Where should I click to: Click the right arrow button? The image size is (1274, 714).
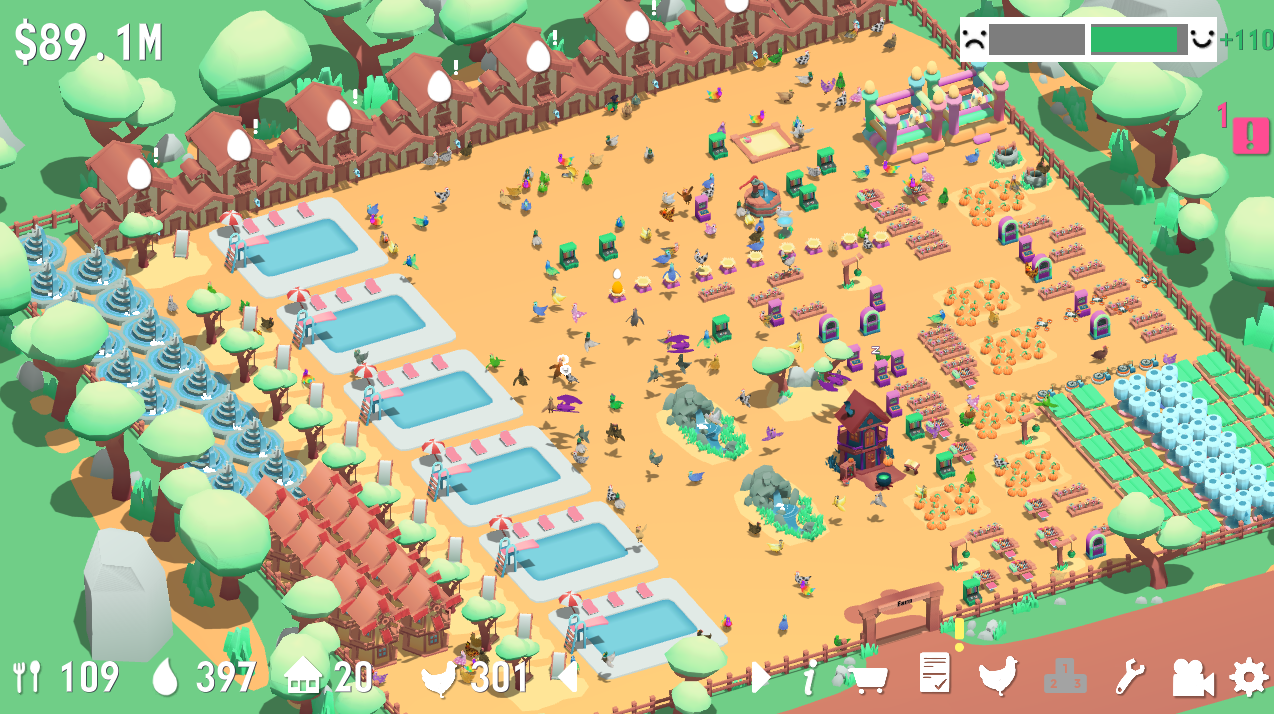pyautogui.click(x=760, y=677)
